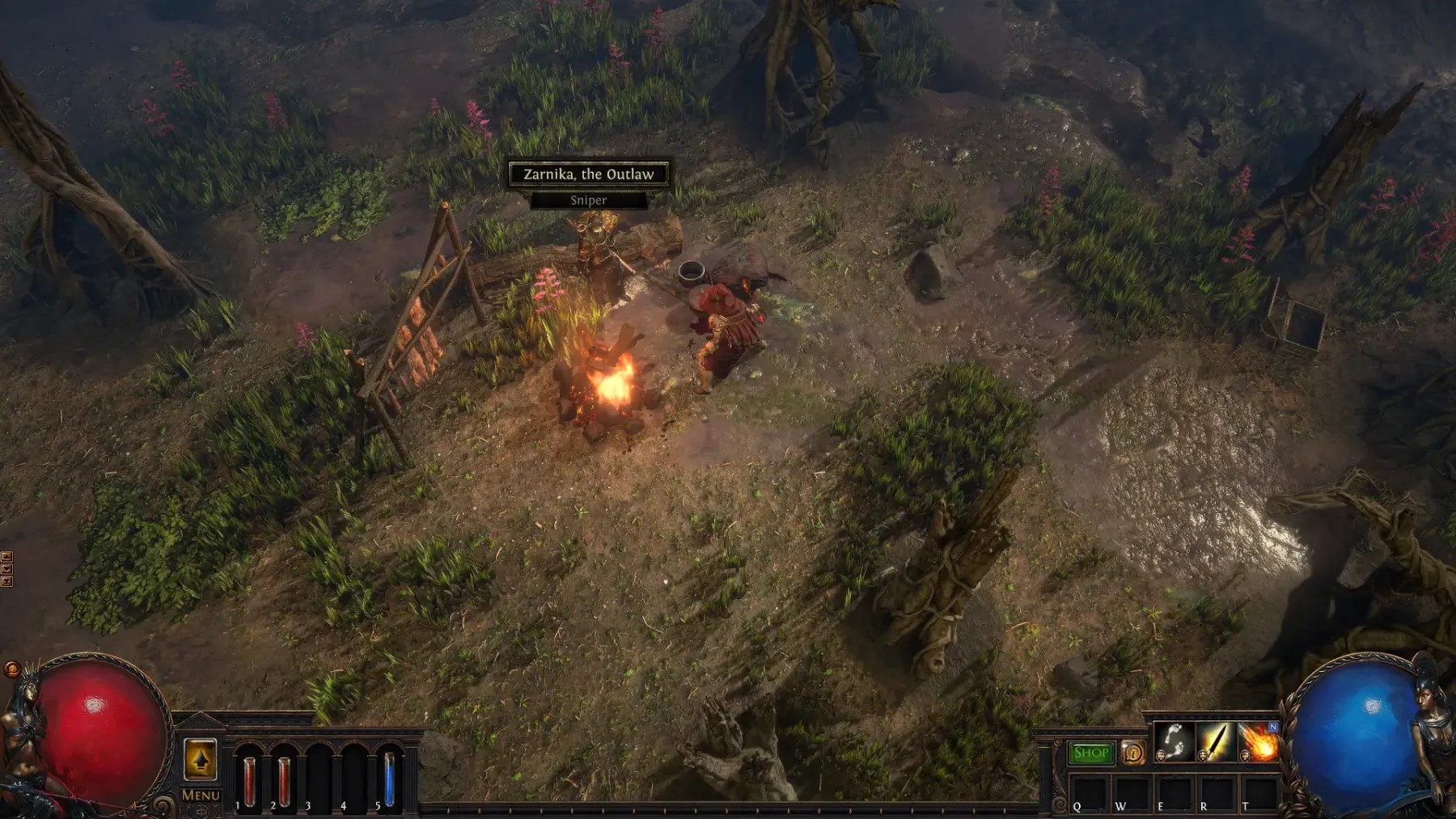This screenshot has height=819, width=1456.
Task: Jump chat to bottom with barred-arrow button
Action: [x=6, y=580]
